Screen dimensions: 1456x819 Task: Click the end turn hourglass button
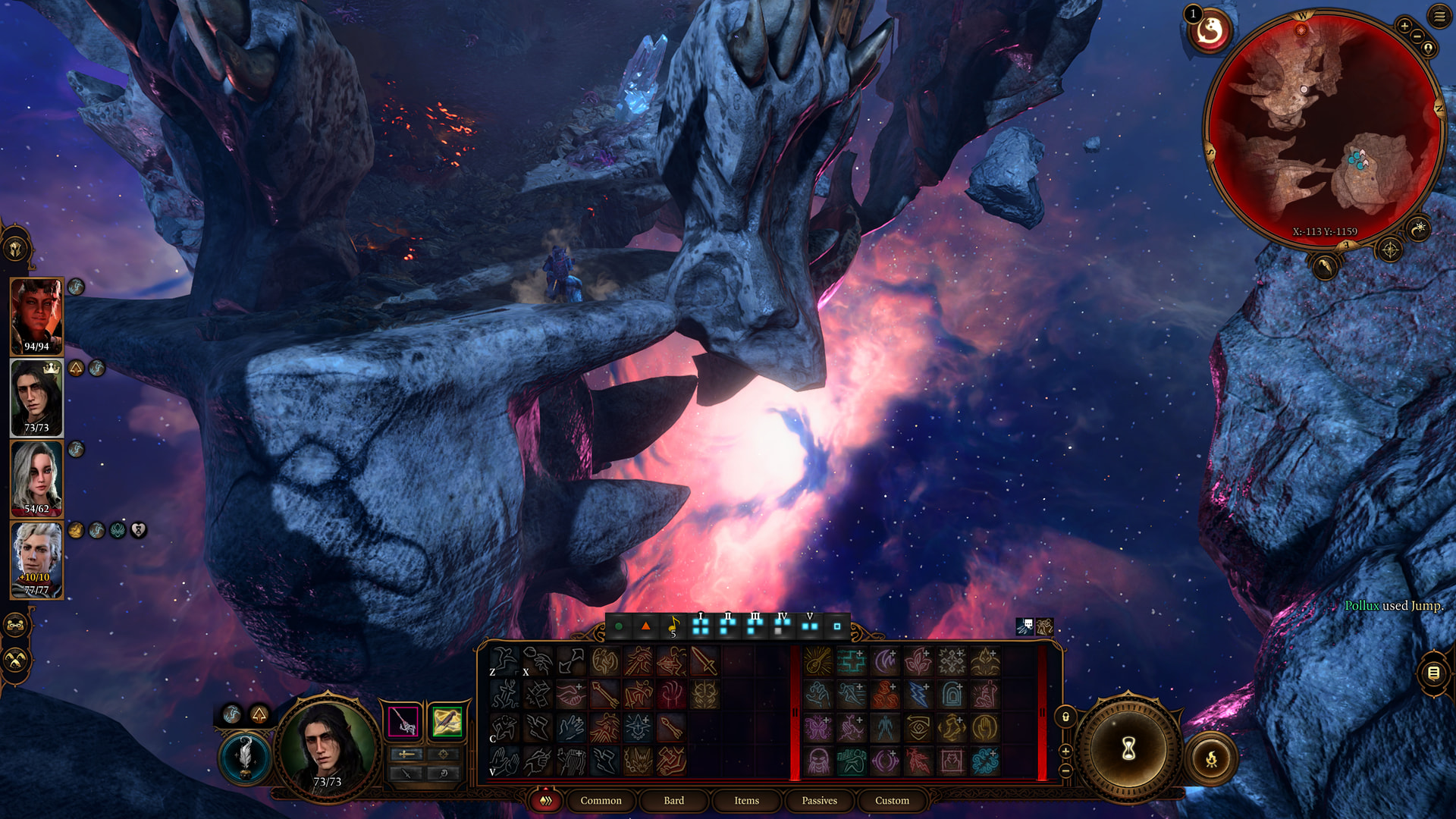[x=1128, y=749]
